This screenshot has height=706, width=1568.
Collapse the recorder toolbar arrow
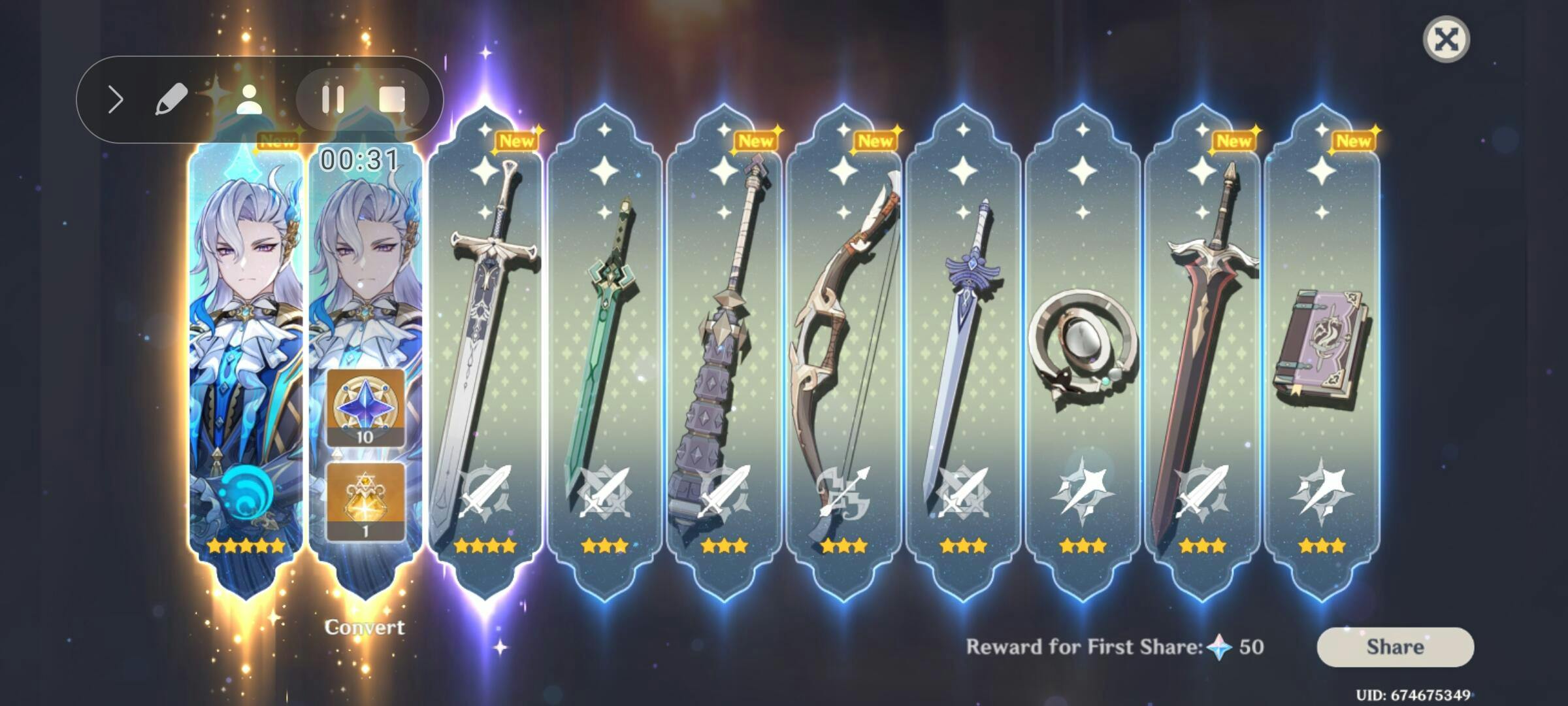[116, 100]
